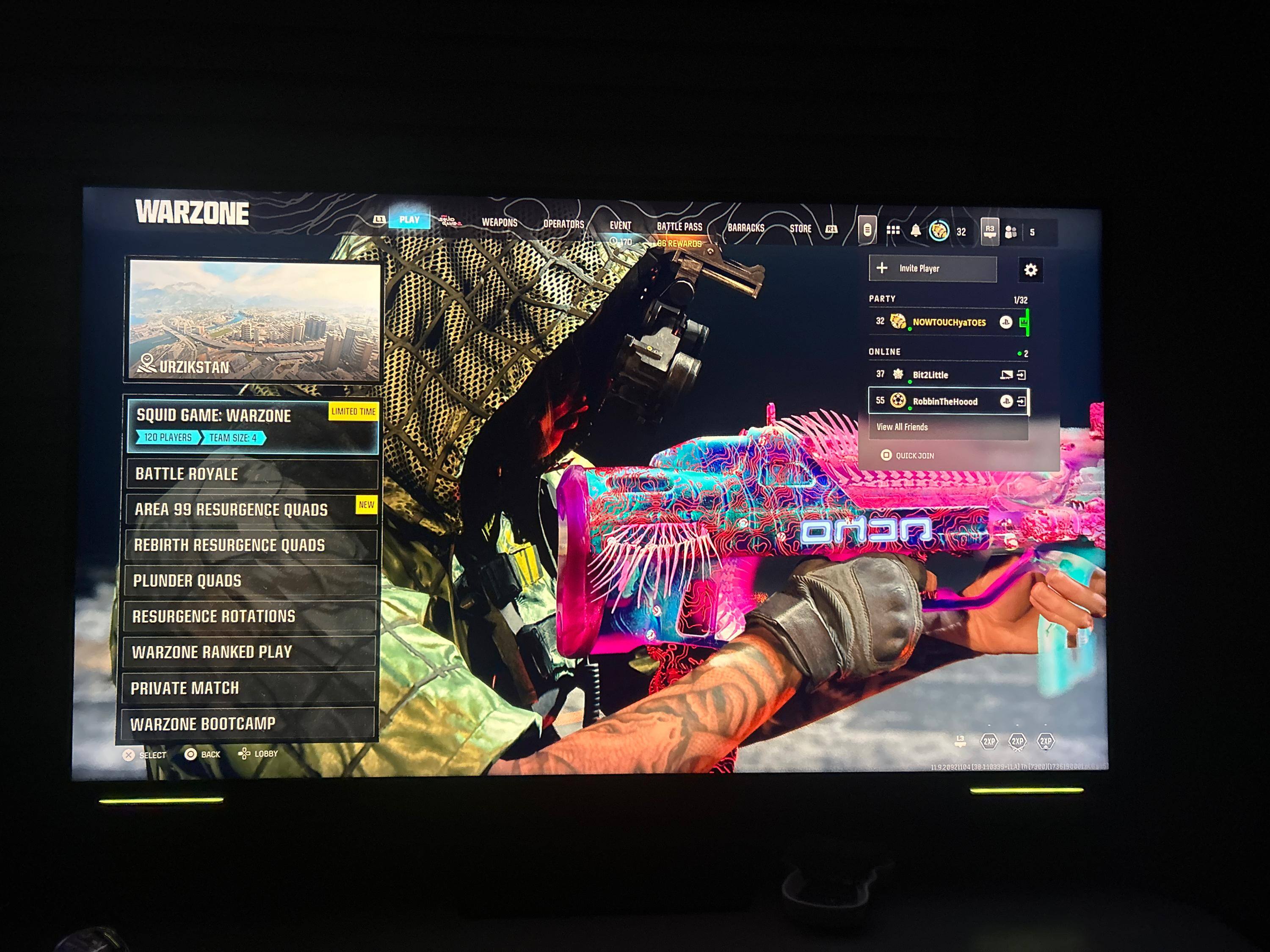1270x952 pixels.
Task: Select Rebirth Resurgence Quads
Action: [250, 545]
